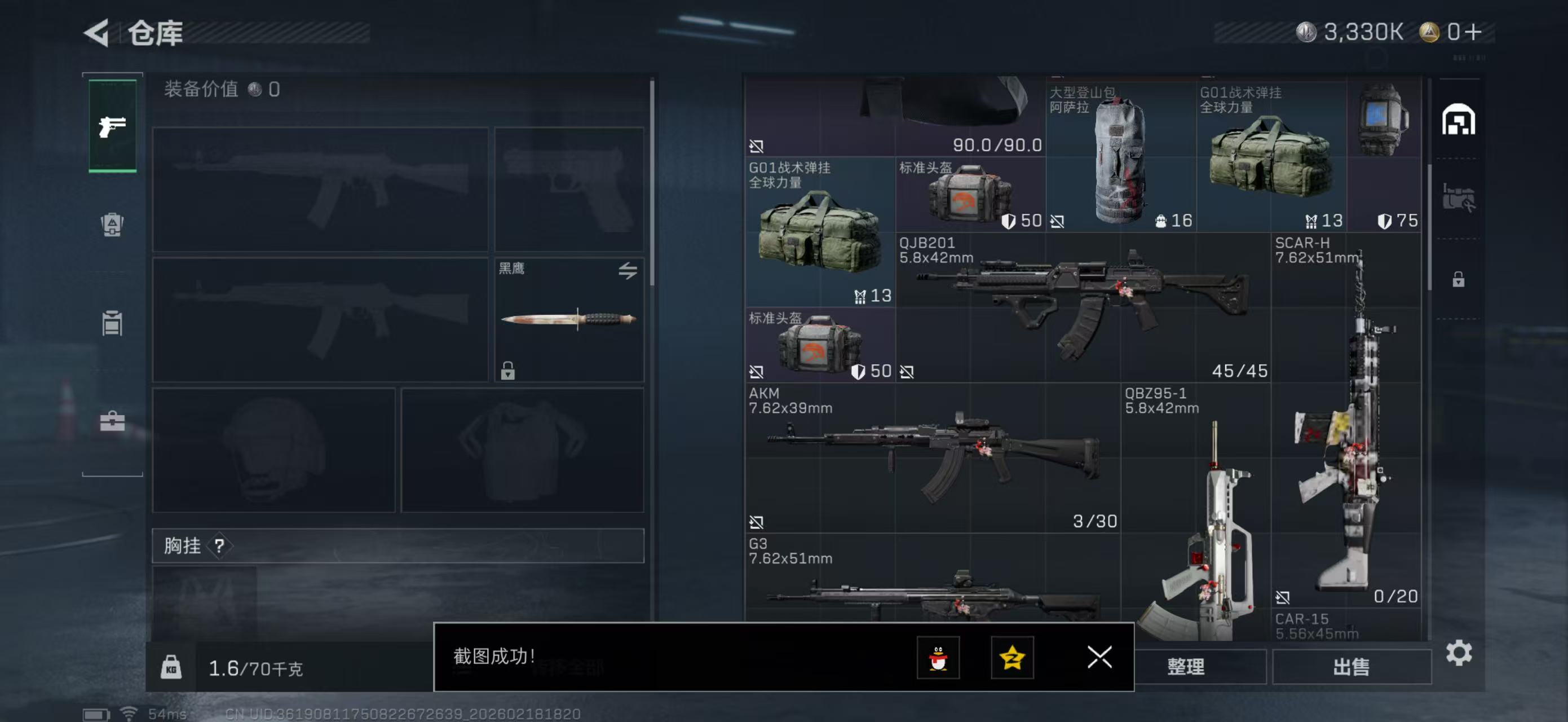Go back from the 仓库 screen
The height and width of the screenshot is (722, 1568).
coord(97,32)
